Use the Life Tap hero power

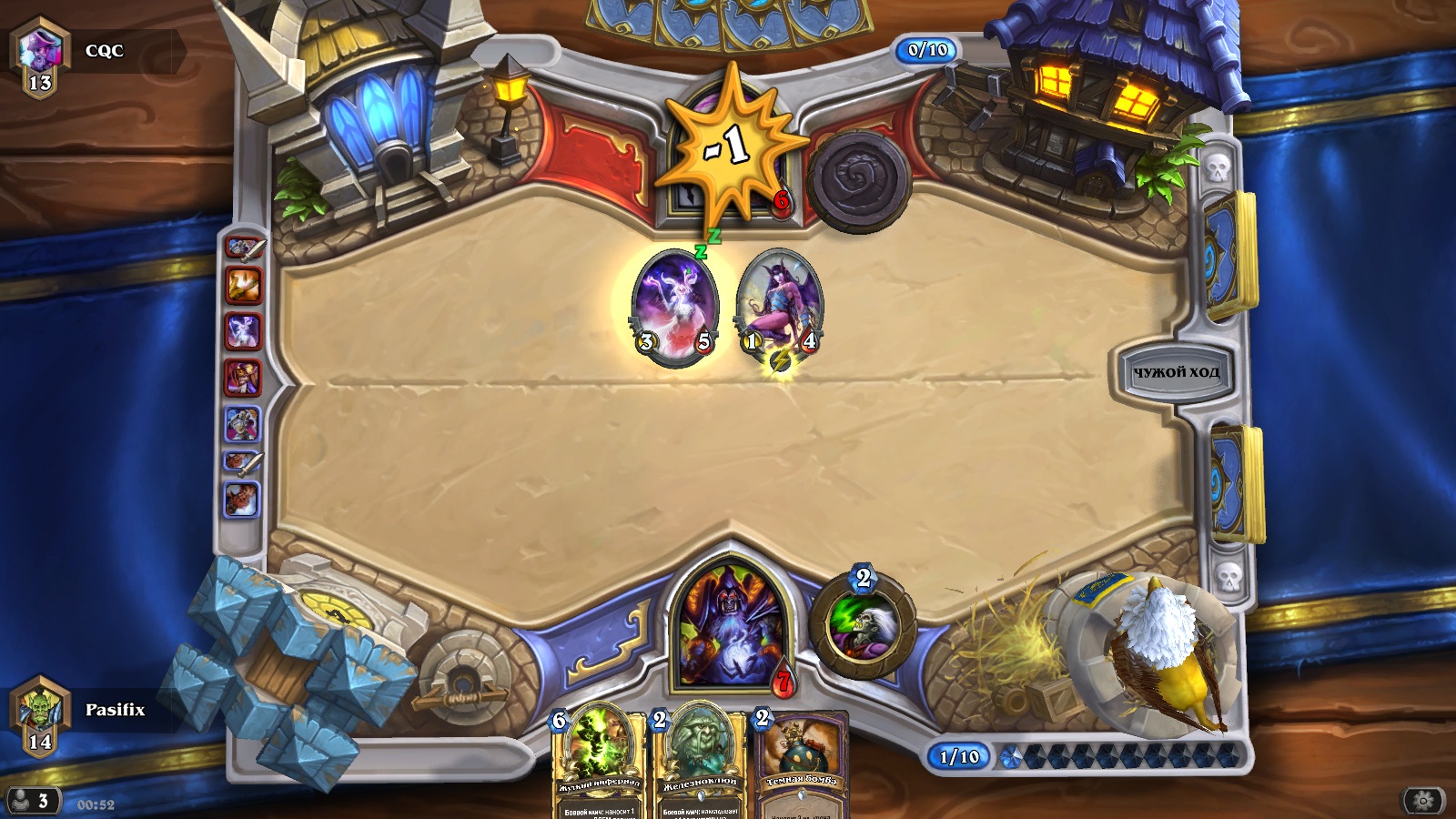862,625
